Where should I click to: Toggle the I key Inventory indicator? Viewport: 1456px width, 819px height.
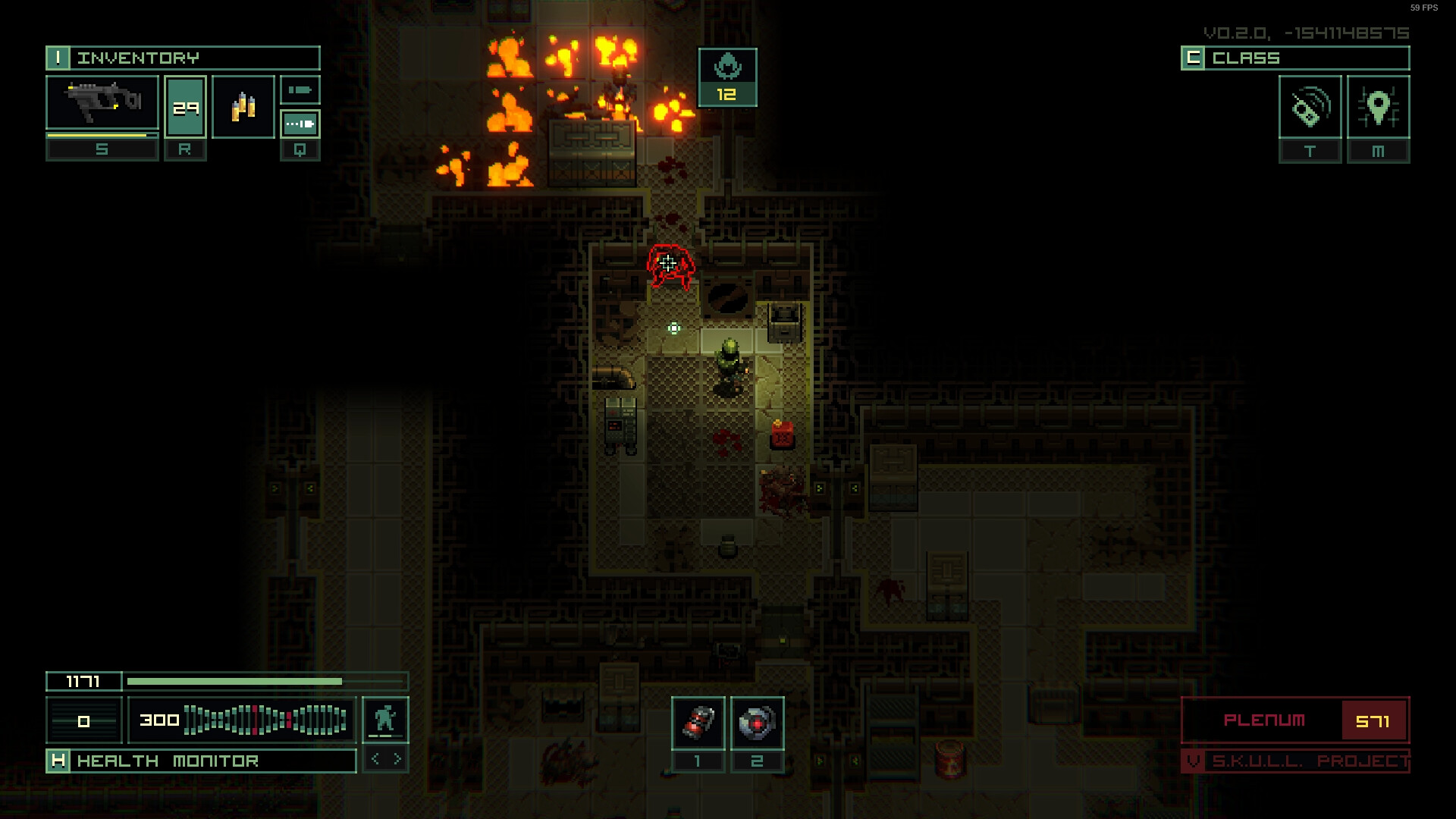59,58
